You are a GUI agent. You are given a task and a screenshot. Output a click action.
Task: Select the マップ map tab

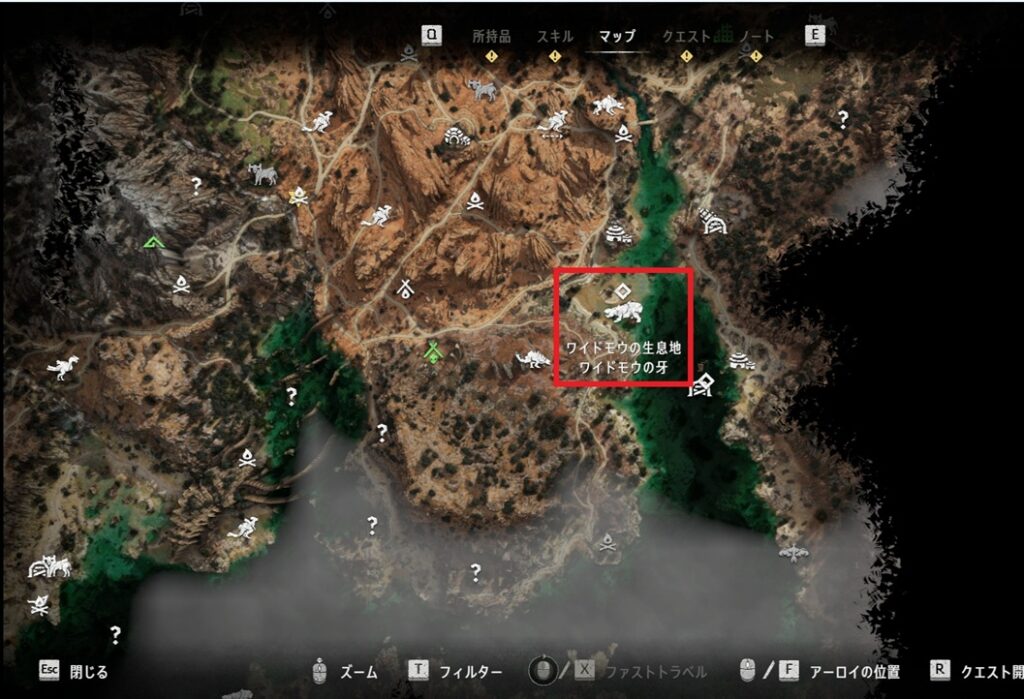[617, 36]
